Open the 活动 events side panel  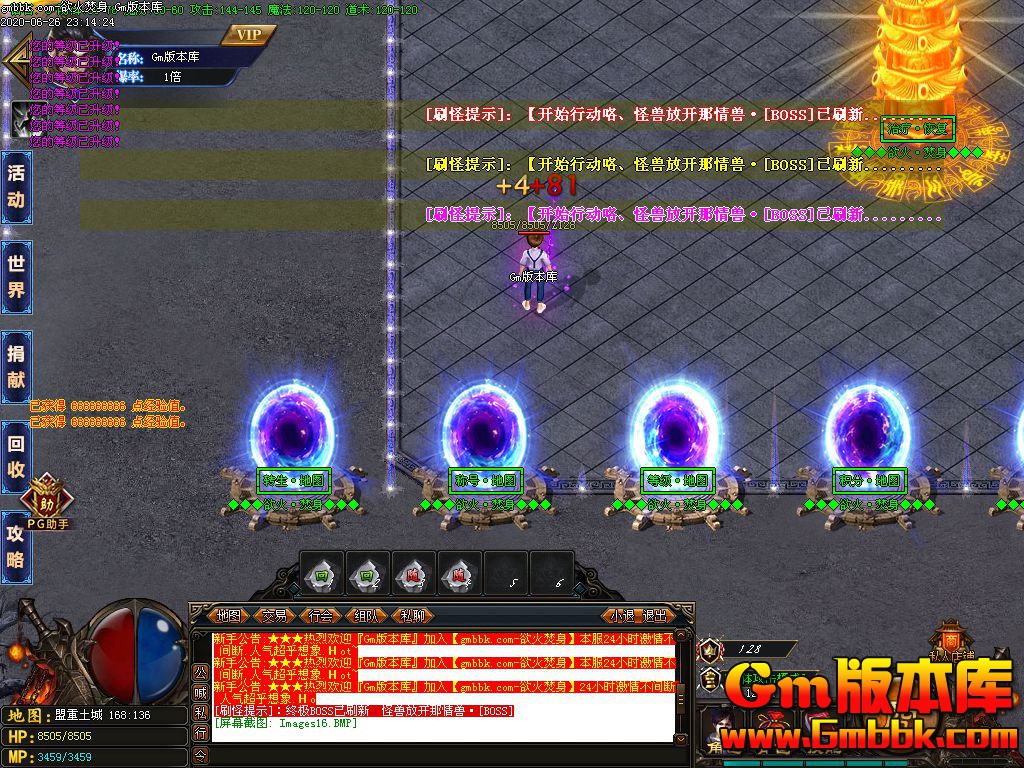[16, 185]
